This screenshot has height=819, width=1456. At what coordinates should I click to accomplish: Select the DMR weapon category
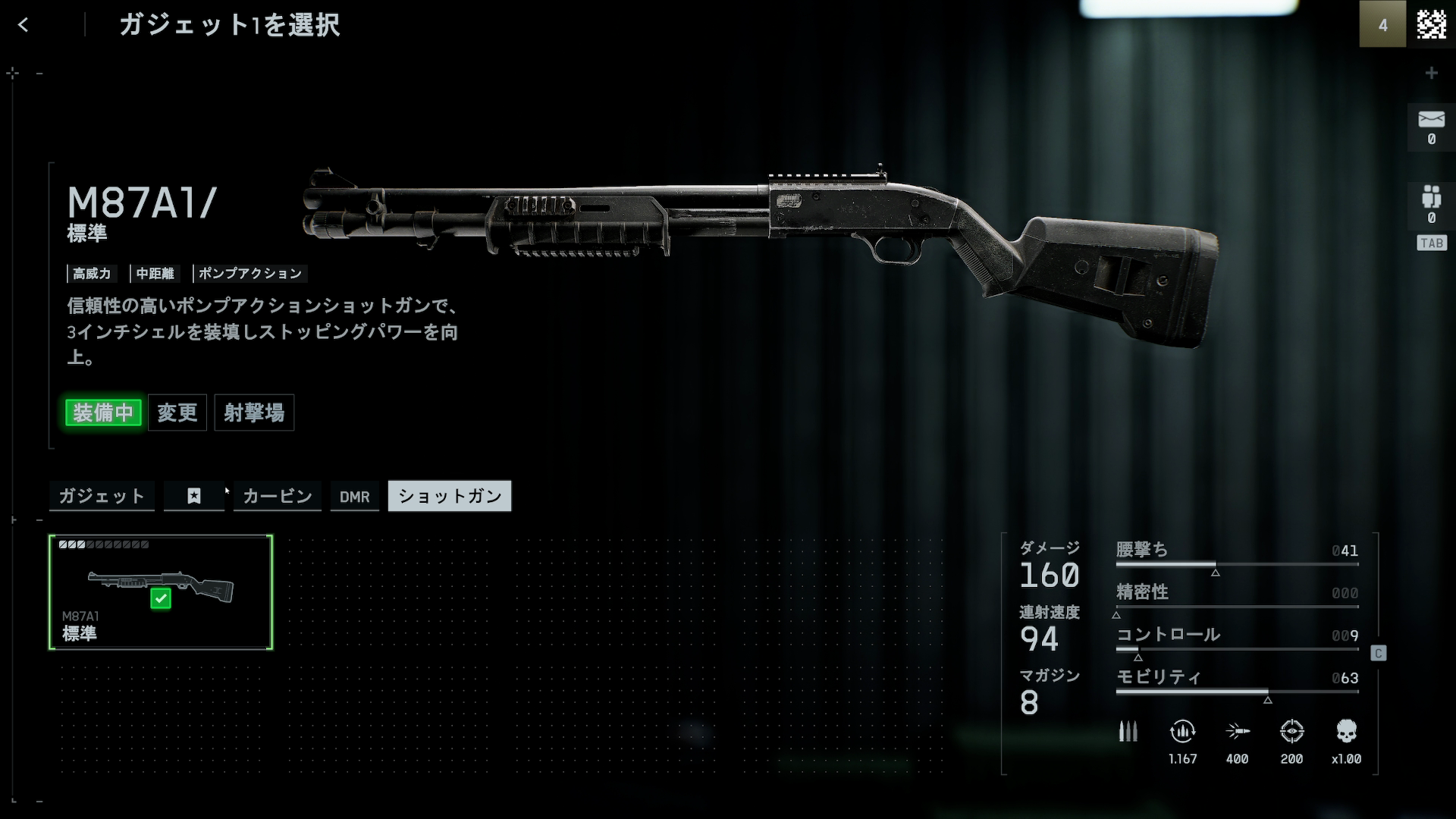(355, 497)
